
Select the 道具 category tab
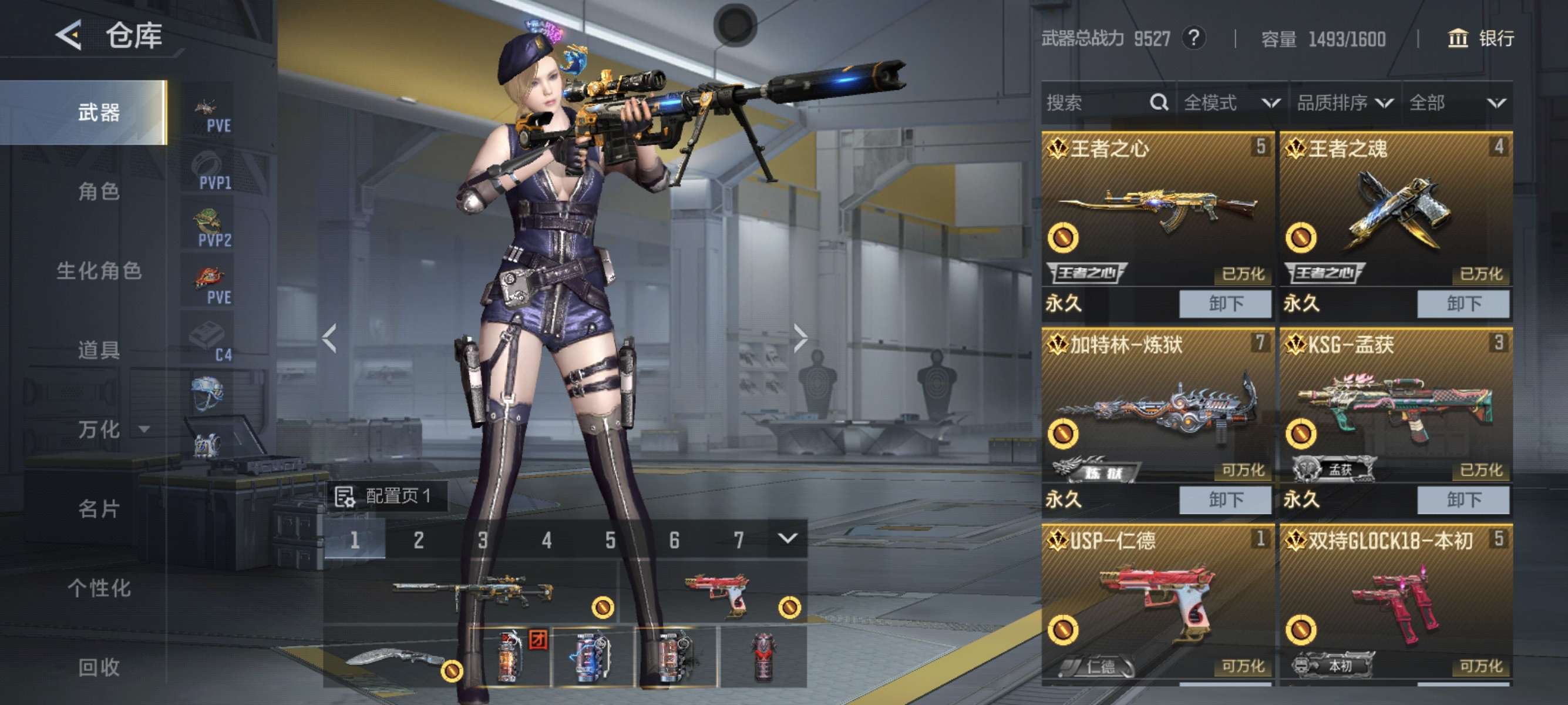[99, 350]
